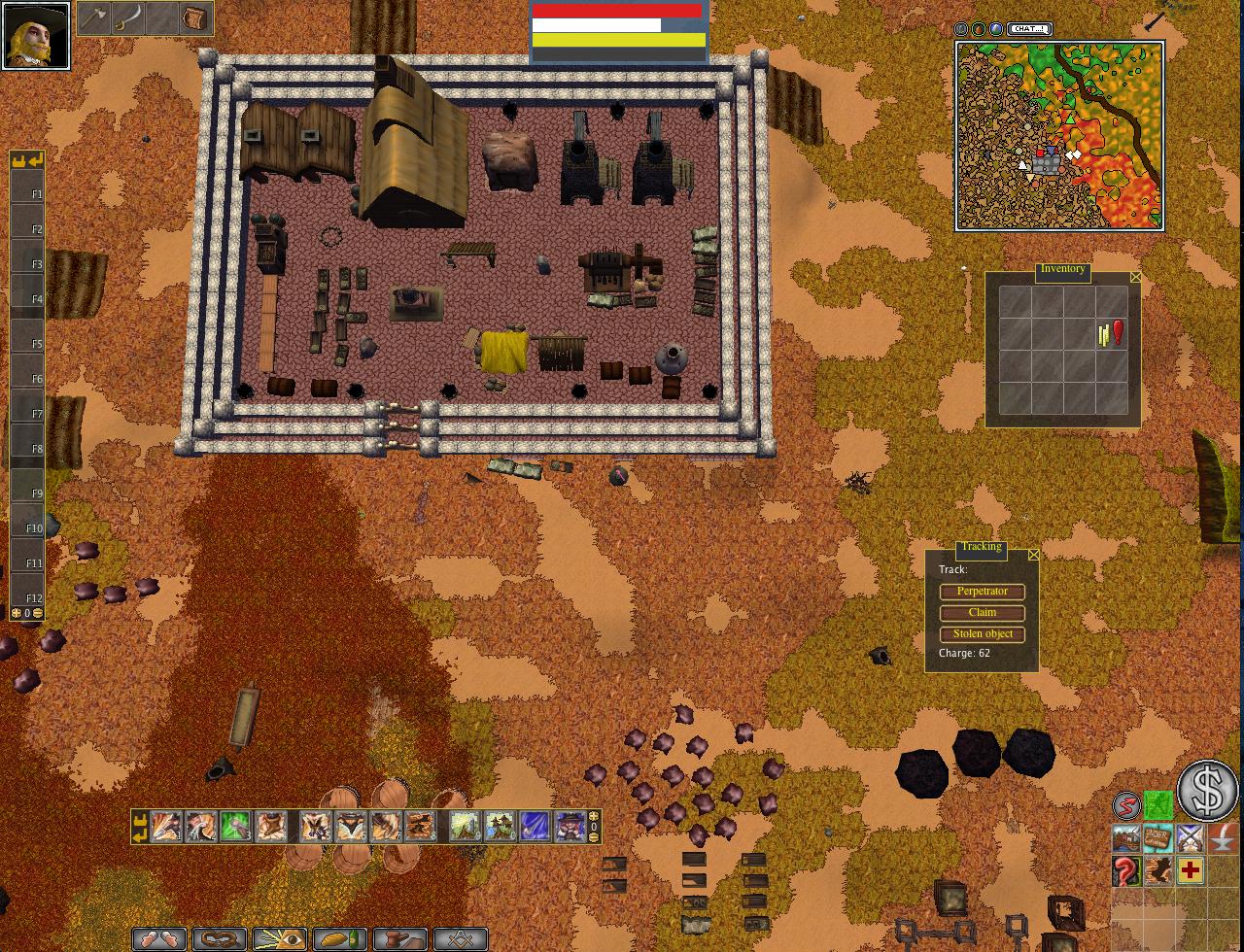Open the CHAT...! box
The height and width of the screenshot is (952, 1244).
1028,28
